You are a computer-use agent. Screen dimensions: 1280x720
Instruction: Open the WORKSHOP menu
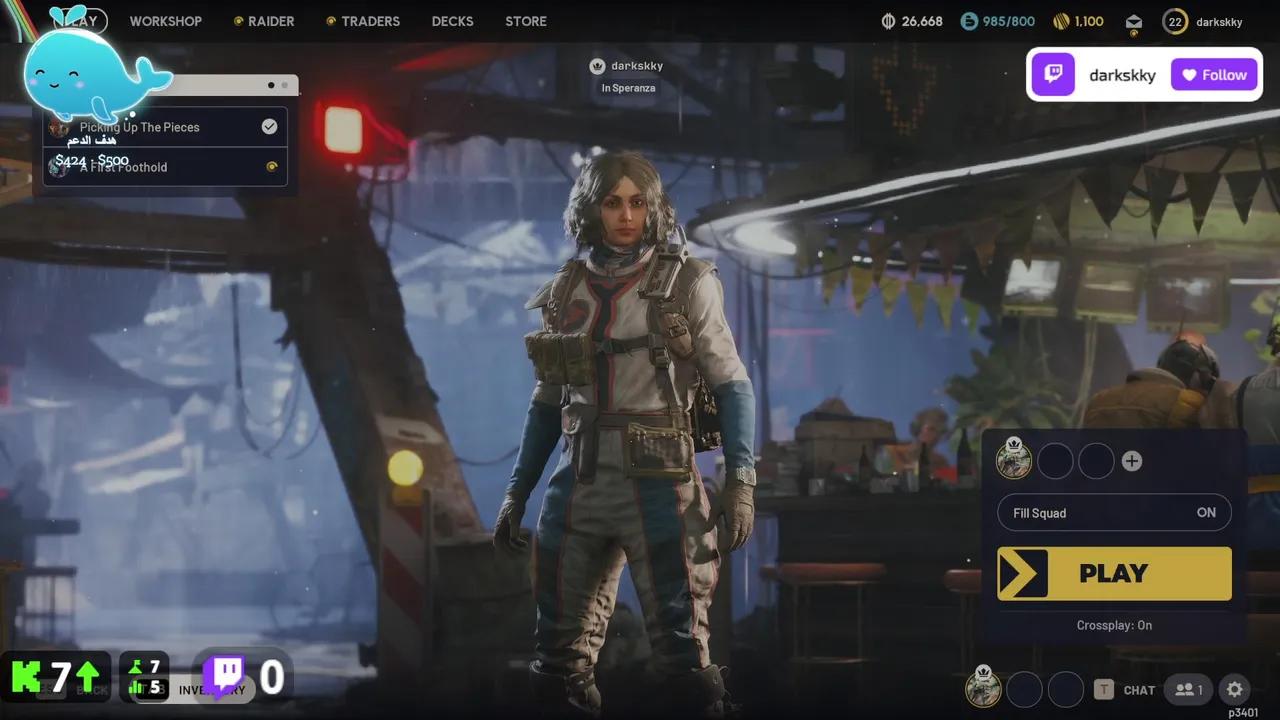point(166,21)
